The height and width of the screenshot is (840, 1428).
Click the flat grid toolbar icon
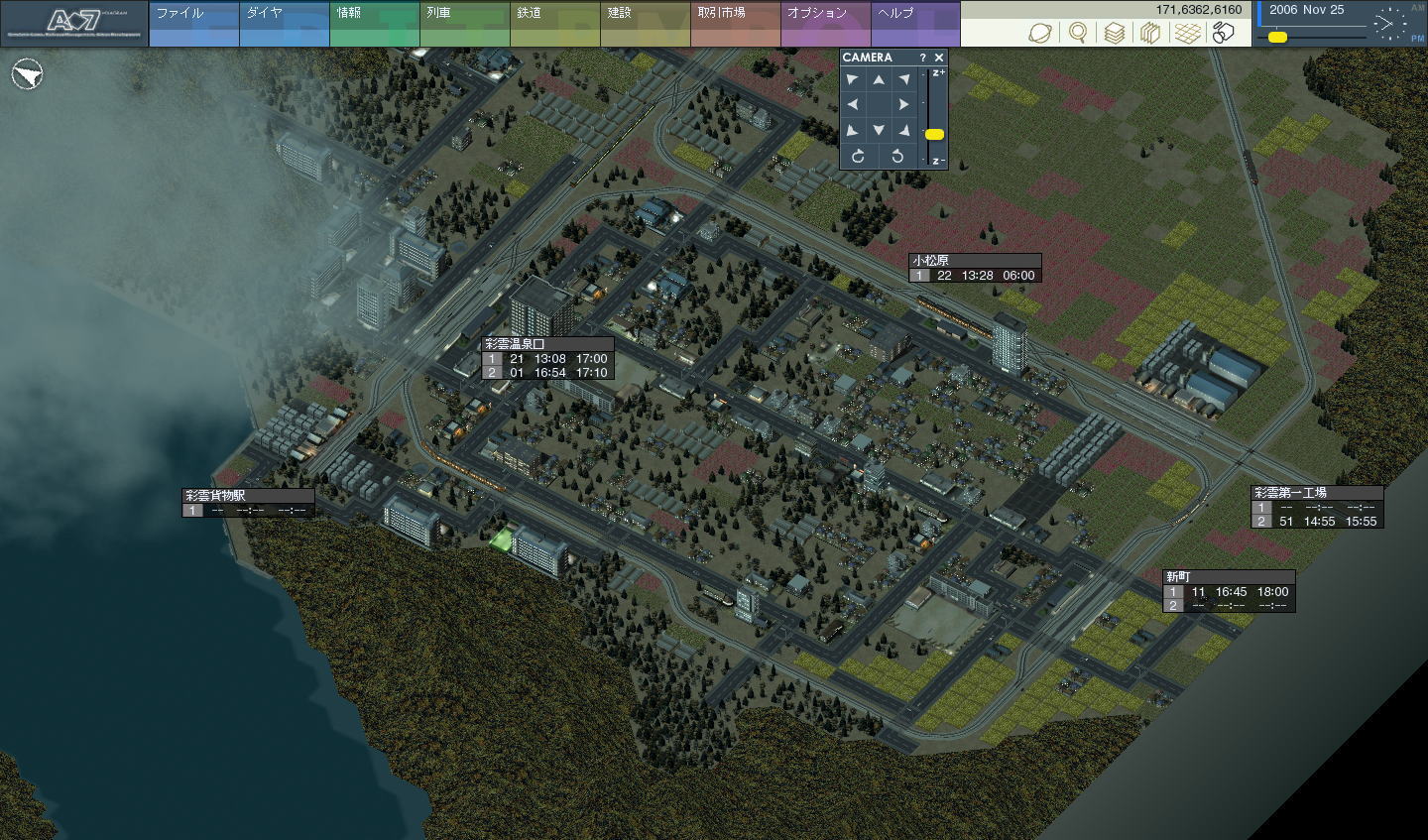coord(1187,33)
